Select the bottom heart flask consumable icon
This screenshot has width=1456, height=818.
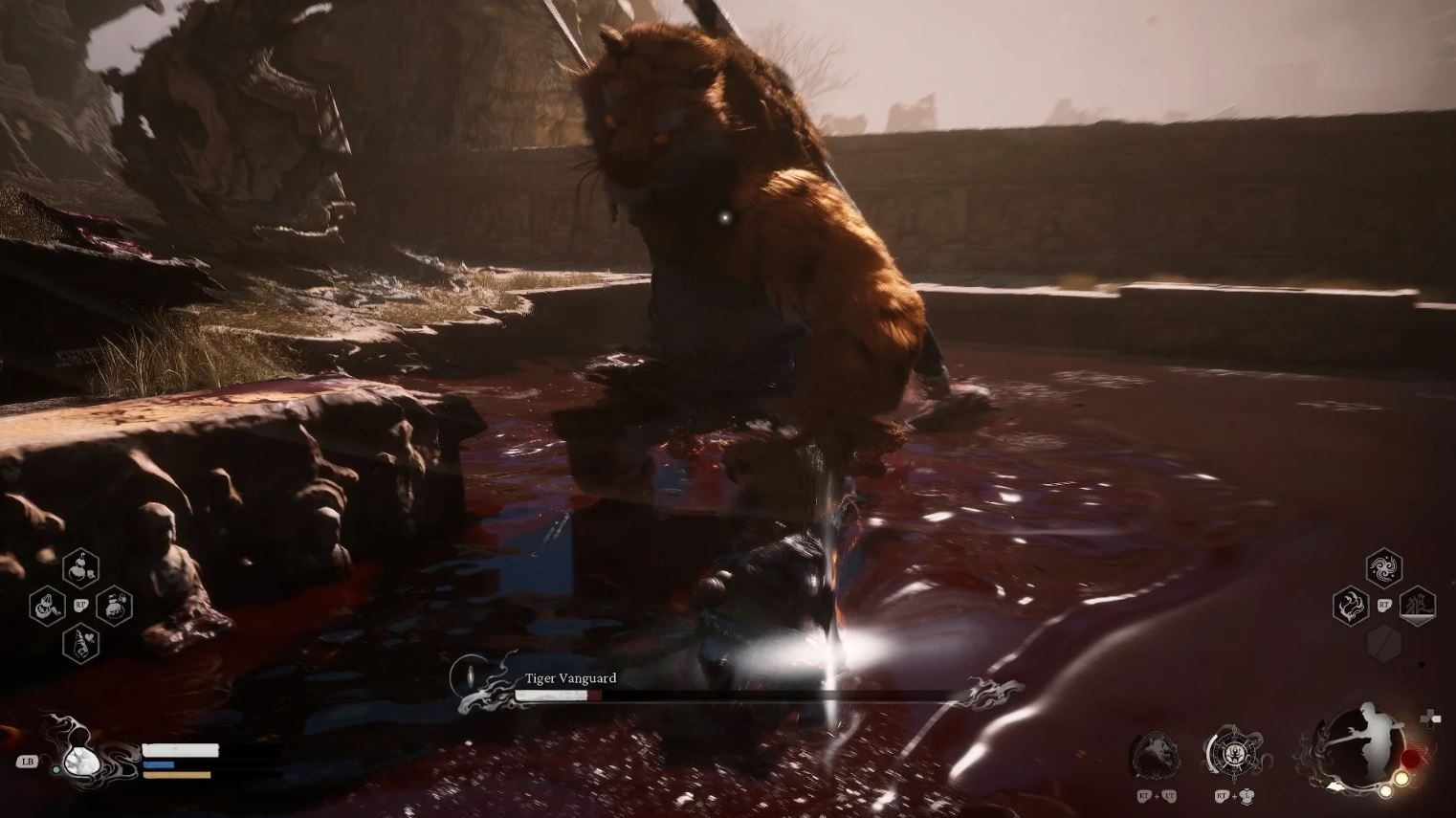[80, 644]
